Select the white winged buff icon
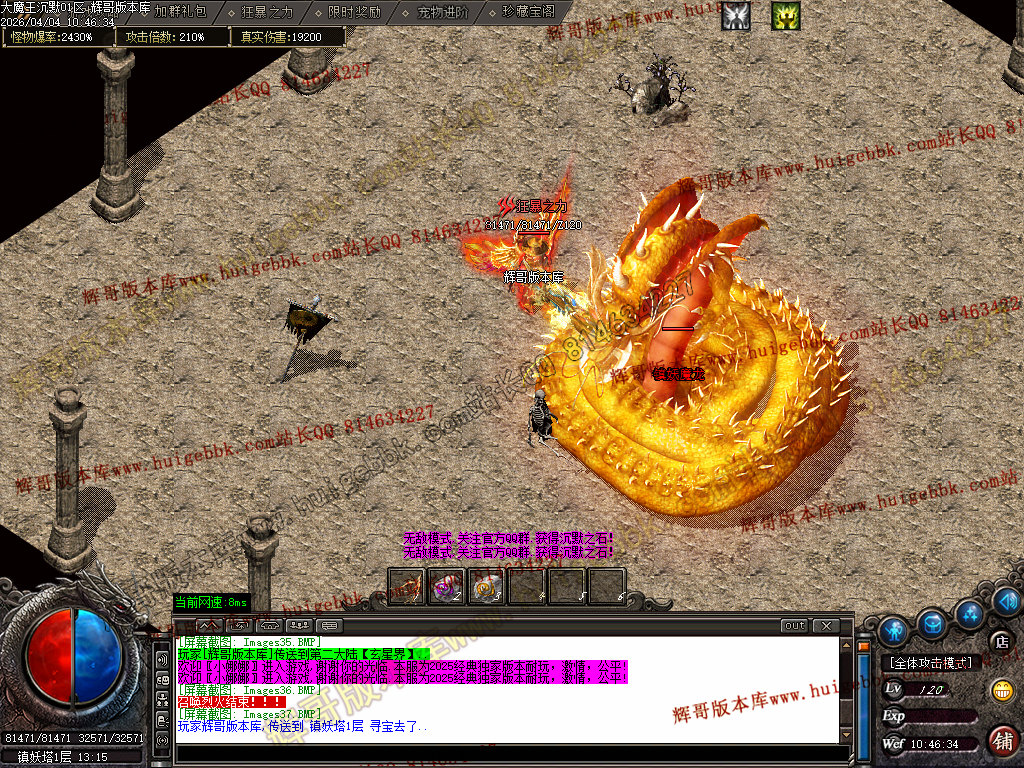Image resolution: width=1024 pixels, height=768 pixels. click(736, 16)
